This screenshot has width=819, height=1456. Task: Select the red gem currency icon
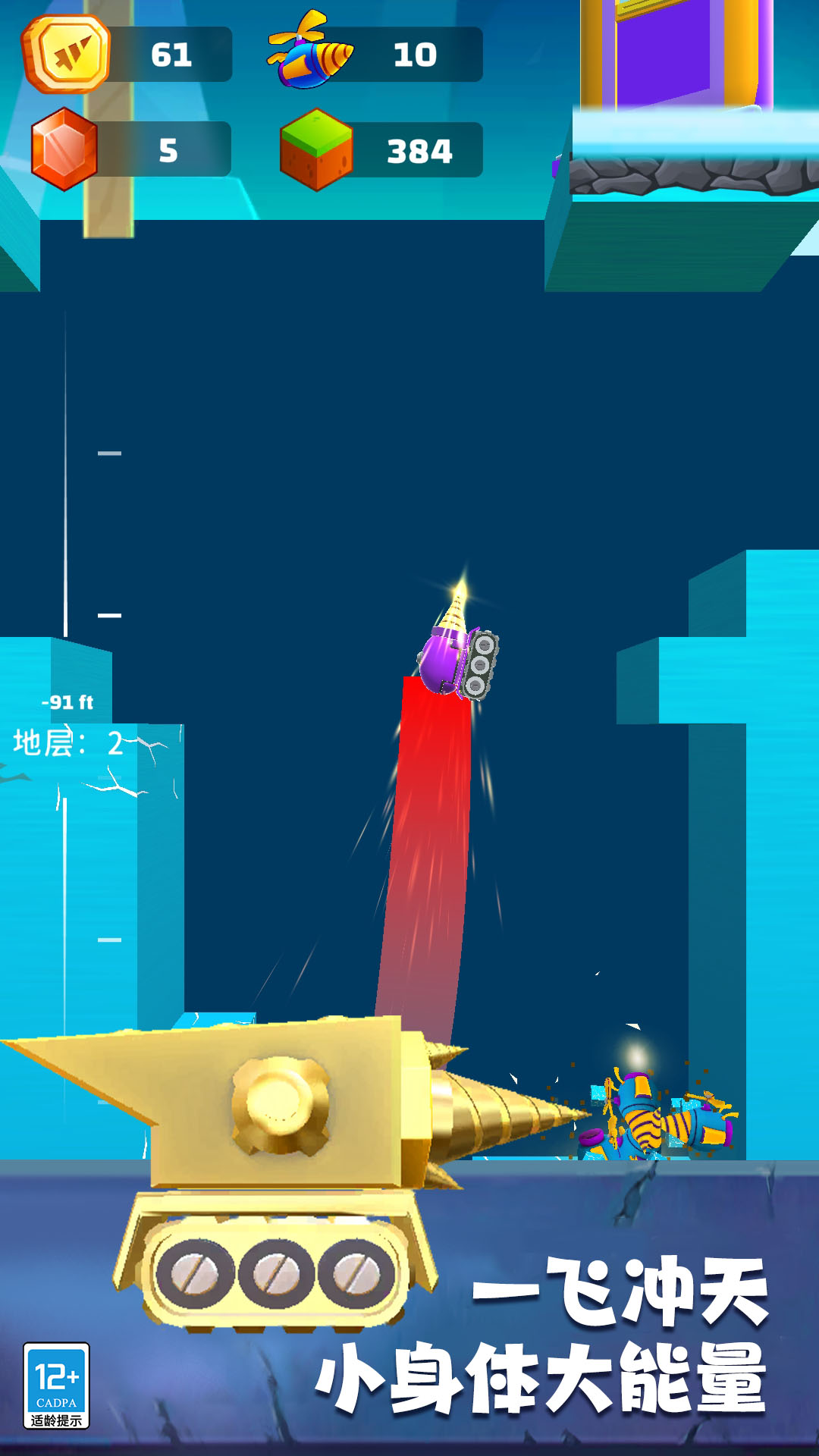[x=64, y=149]
